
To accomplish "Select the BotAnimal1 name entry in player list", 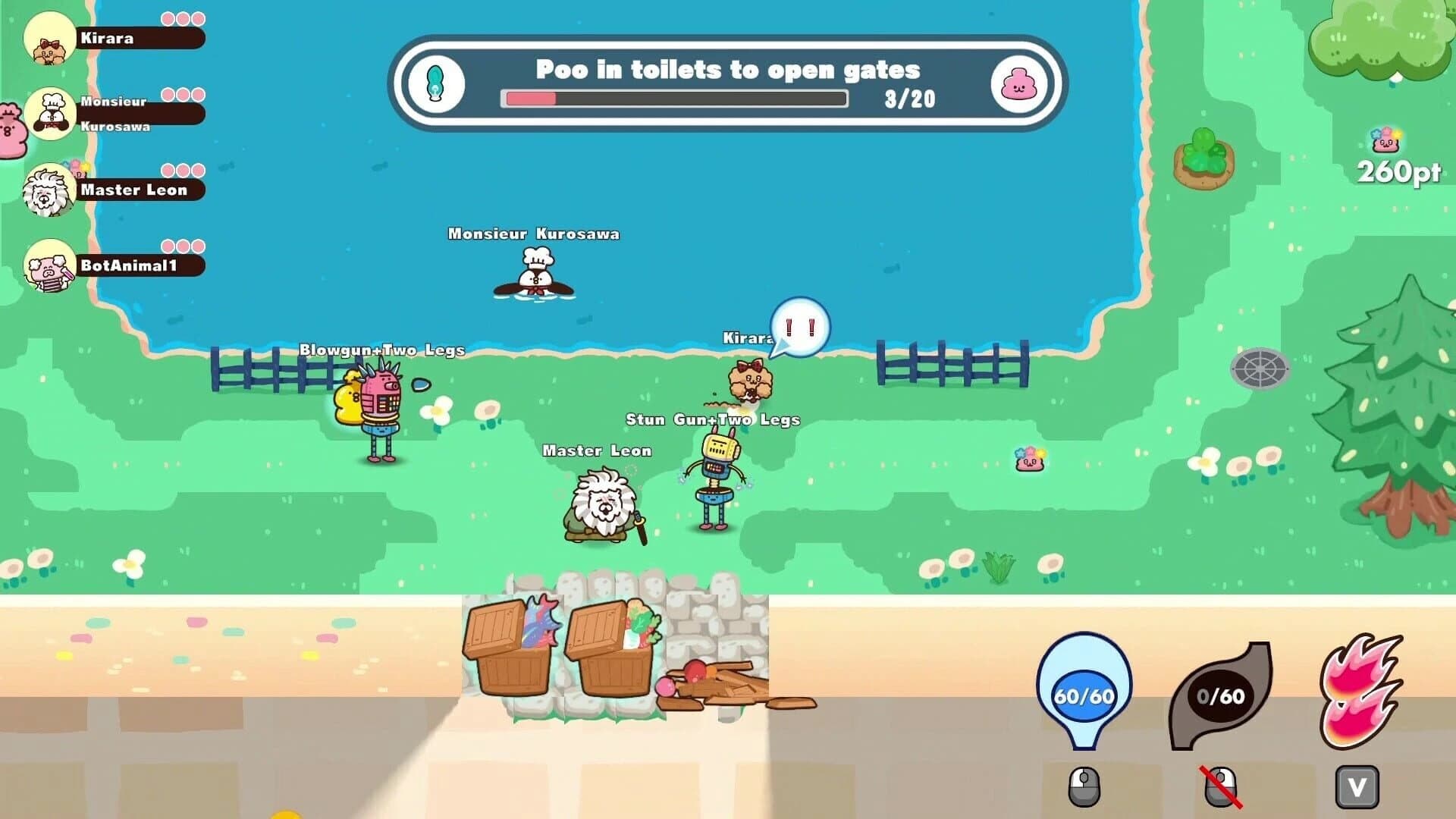I will coord(129,266).
